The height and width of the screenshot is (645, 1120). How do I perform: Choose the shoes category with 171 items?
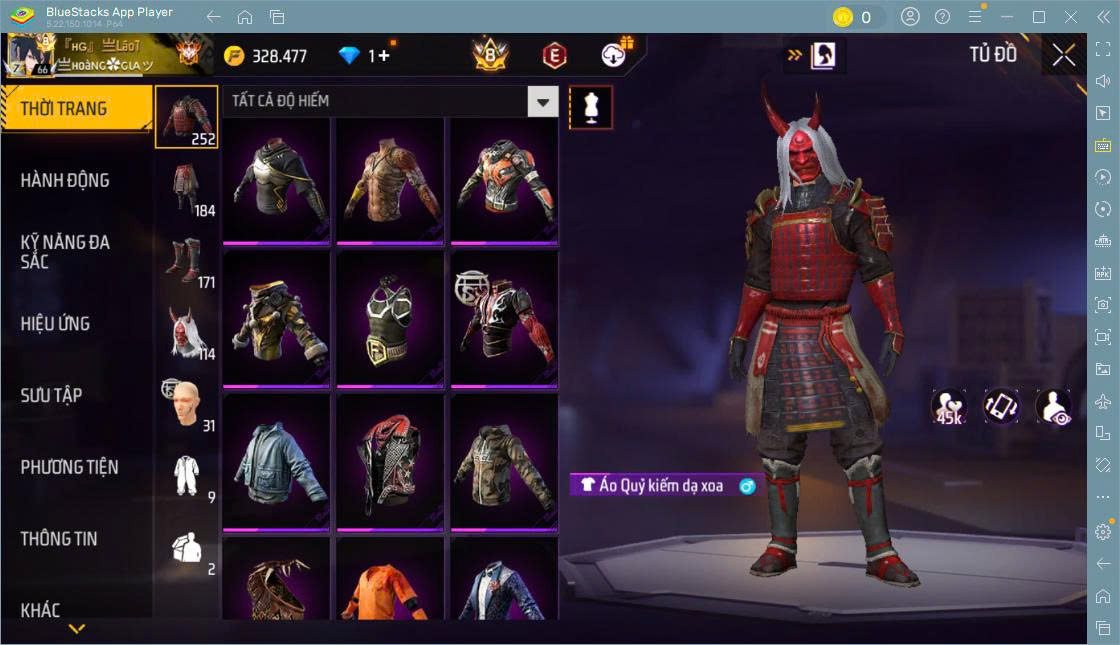187,260
